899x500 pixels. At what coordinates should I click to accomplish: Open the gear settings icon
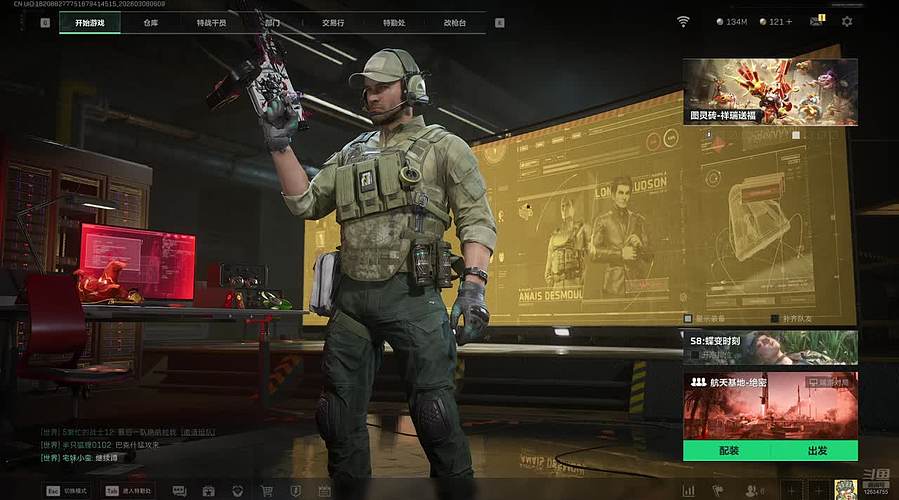[x=847, y=21]
